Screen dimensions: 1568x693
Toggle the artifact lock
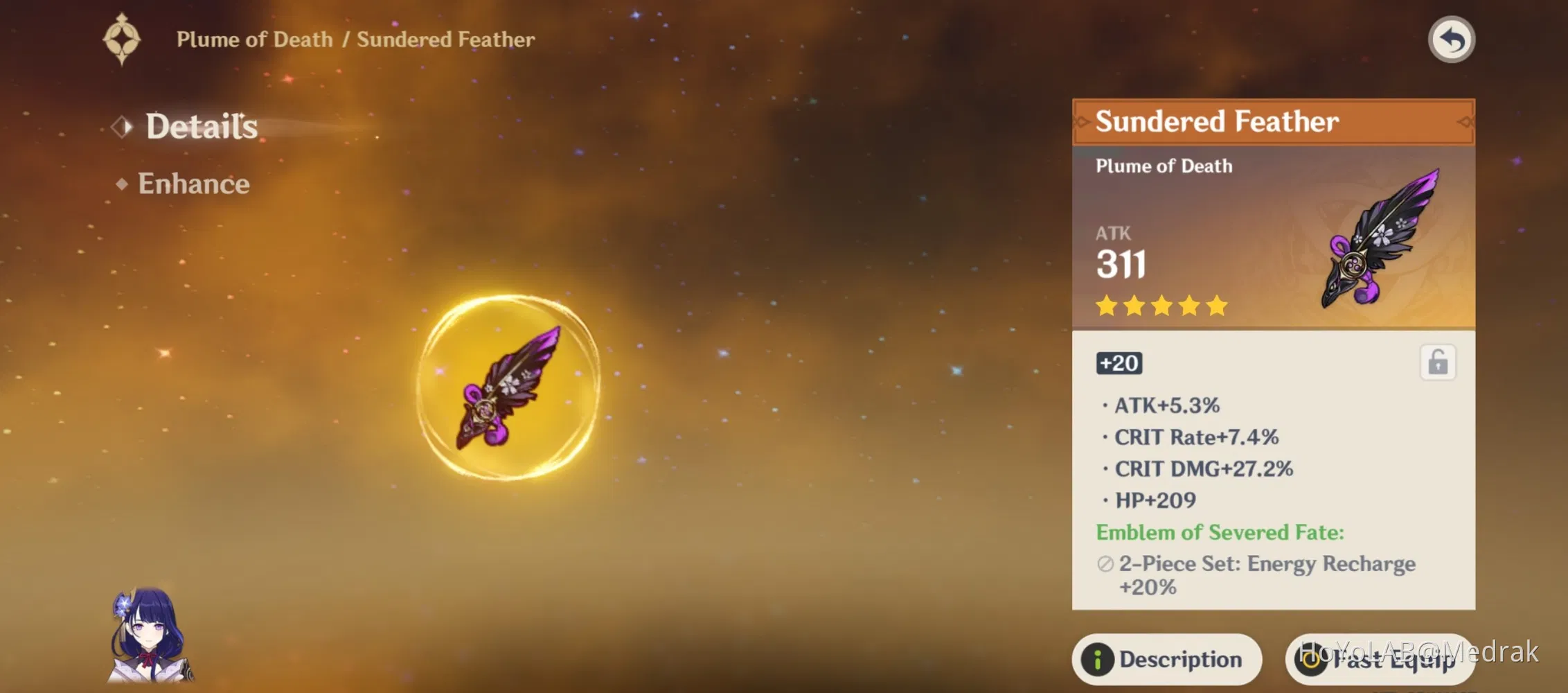tap(1438, 361)
